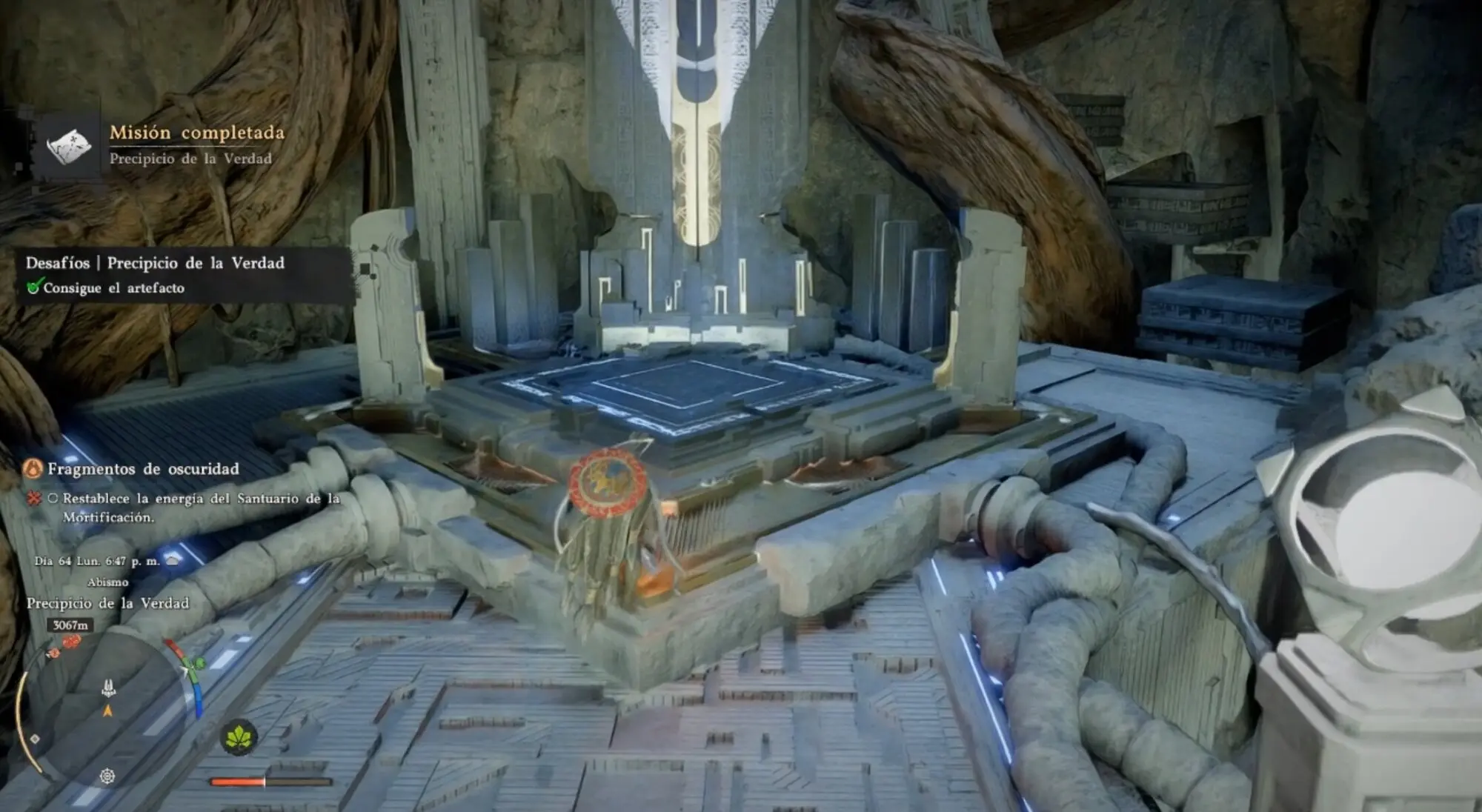Click the Misión completada map notification icon
This screenshot has height=812, width=1482.
(x=68, y=146)
